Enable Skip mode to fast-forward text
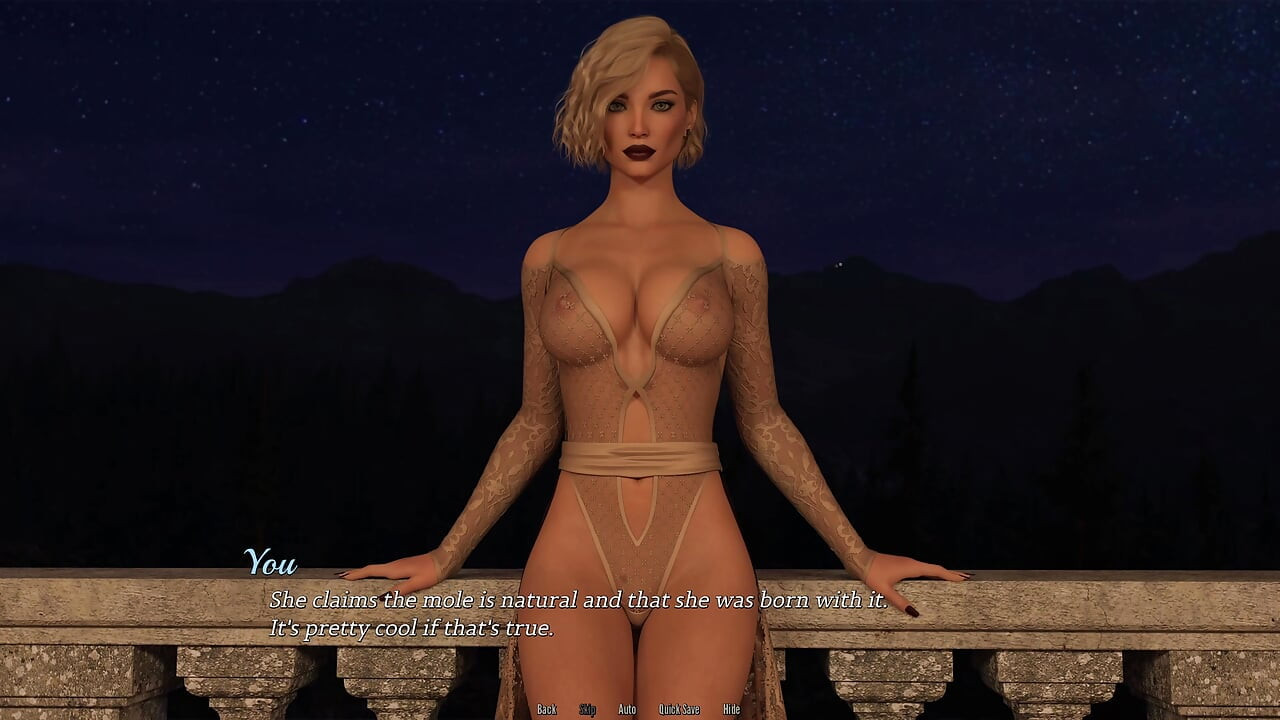 pos(587,707)
